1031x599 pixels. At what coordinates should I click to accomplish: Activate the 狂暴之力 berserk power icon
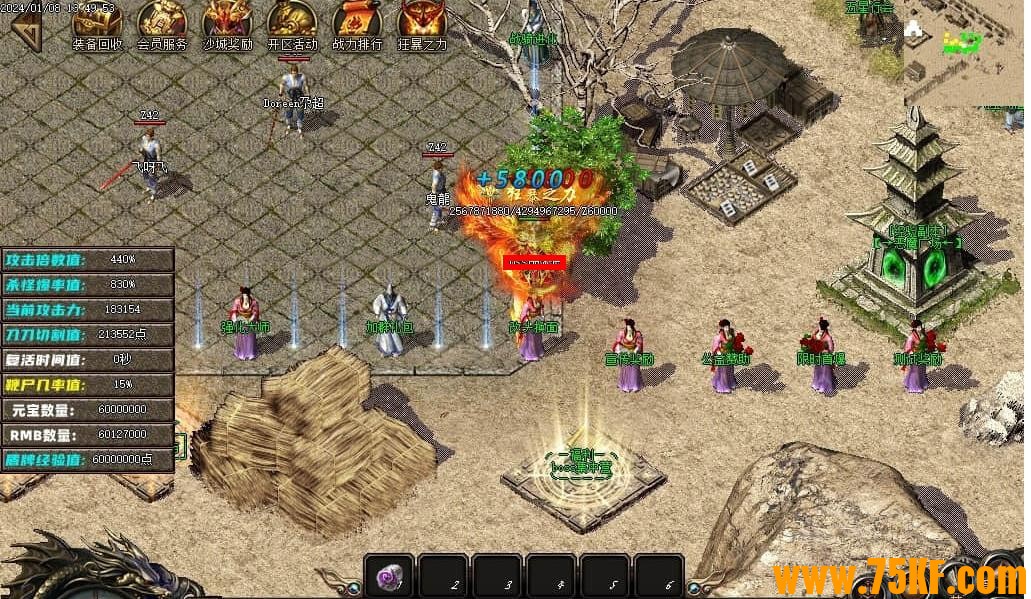(422, 25)
